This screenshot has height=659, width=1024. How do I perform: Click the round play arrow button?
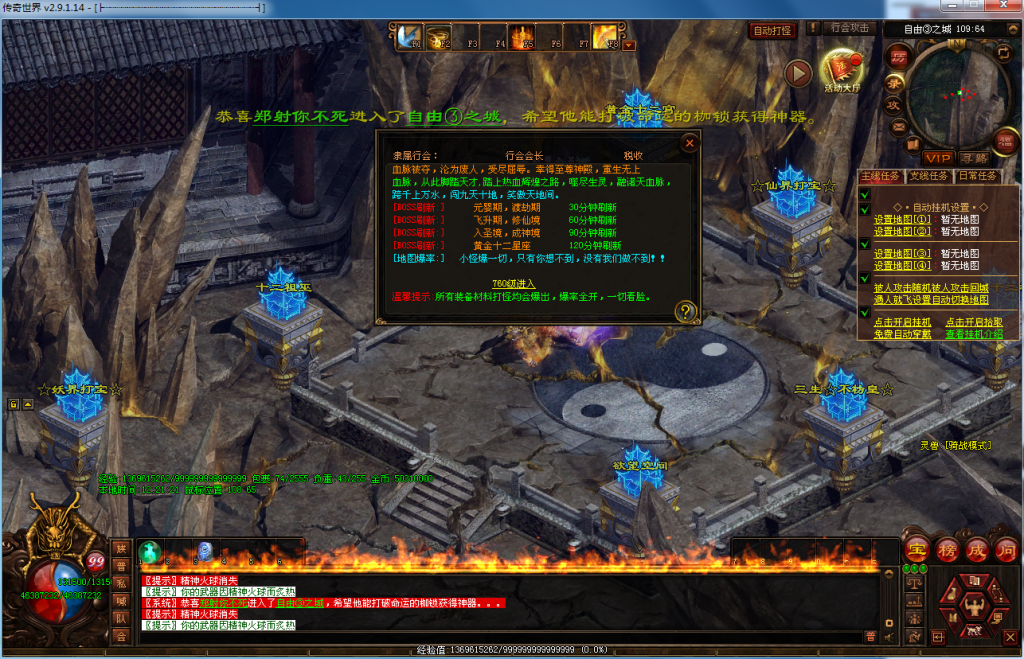(x=797, y=72)
